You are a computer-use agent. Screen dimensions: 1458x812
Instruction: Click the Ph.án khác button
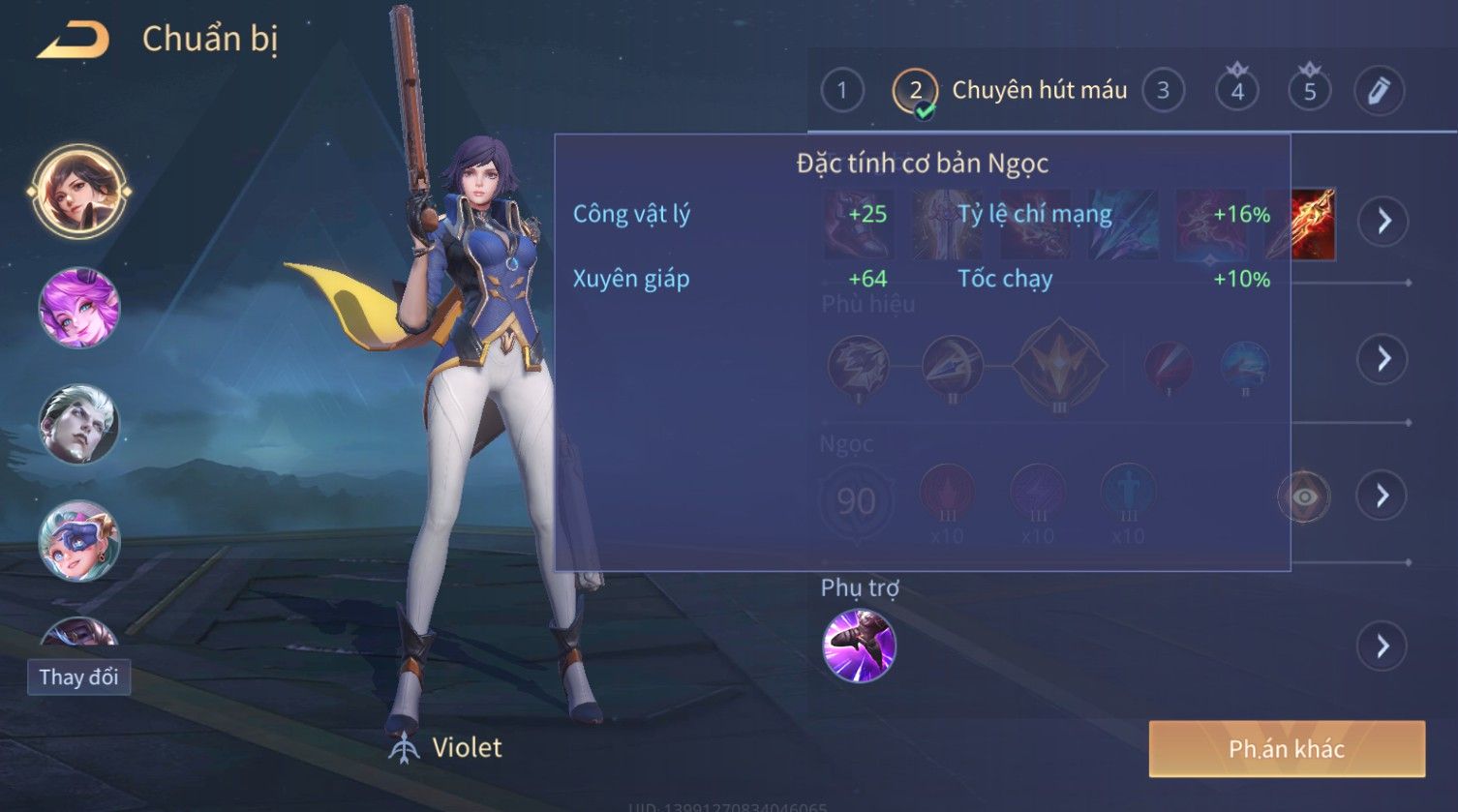1287,748
